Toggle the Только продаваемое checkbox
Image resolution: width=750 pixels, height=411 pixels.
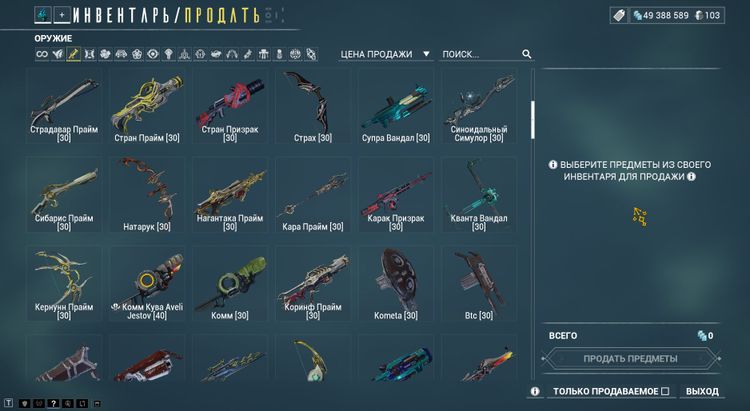coord(664,391)
